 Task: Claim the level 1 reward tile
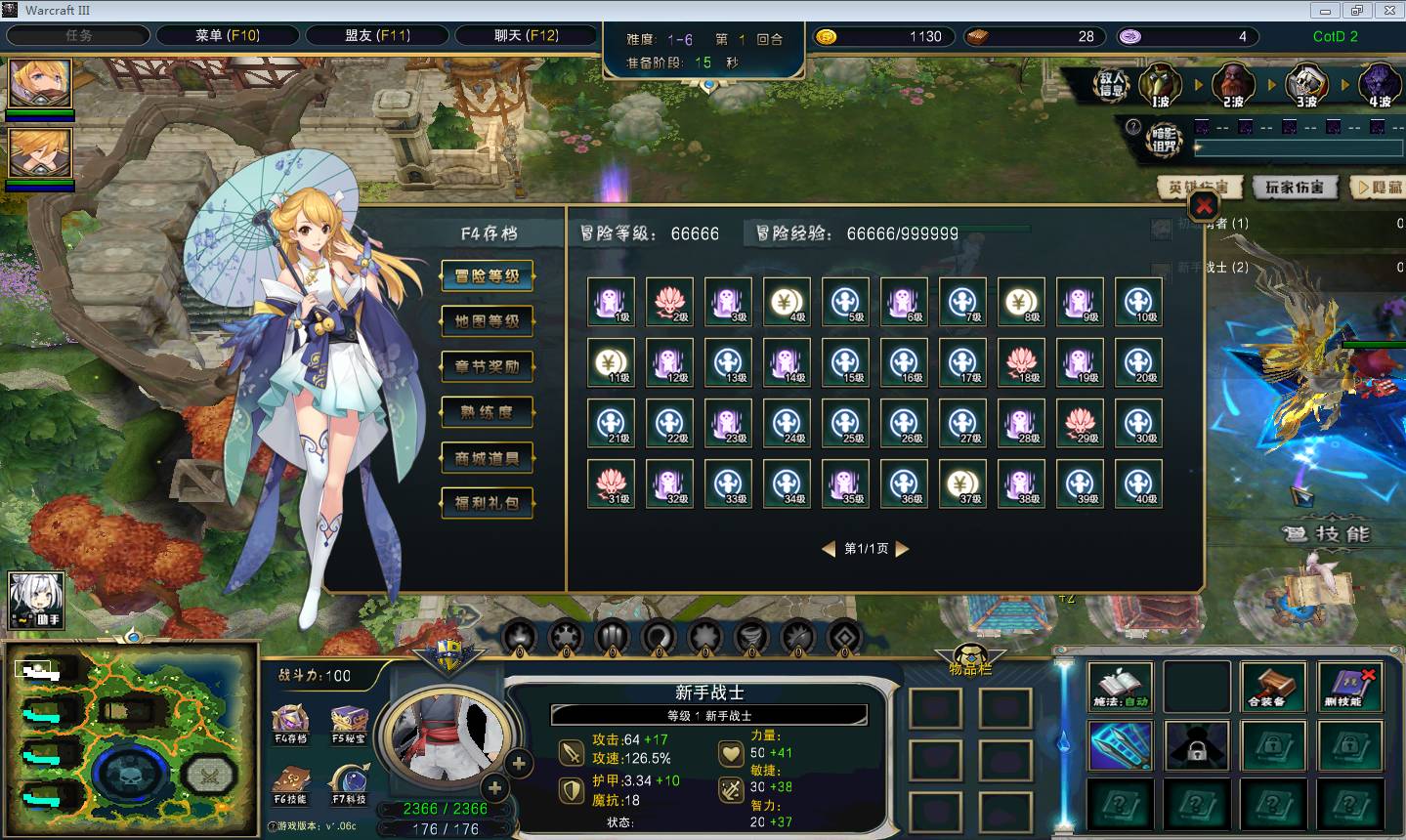tap(612, 303)
